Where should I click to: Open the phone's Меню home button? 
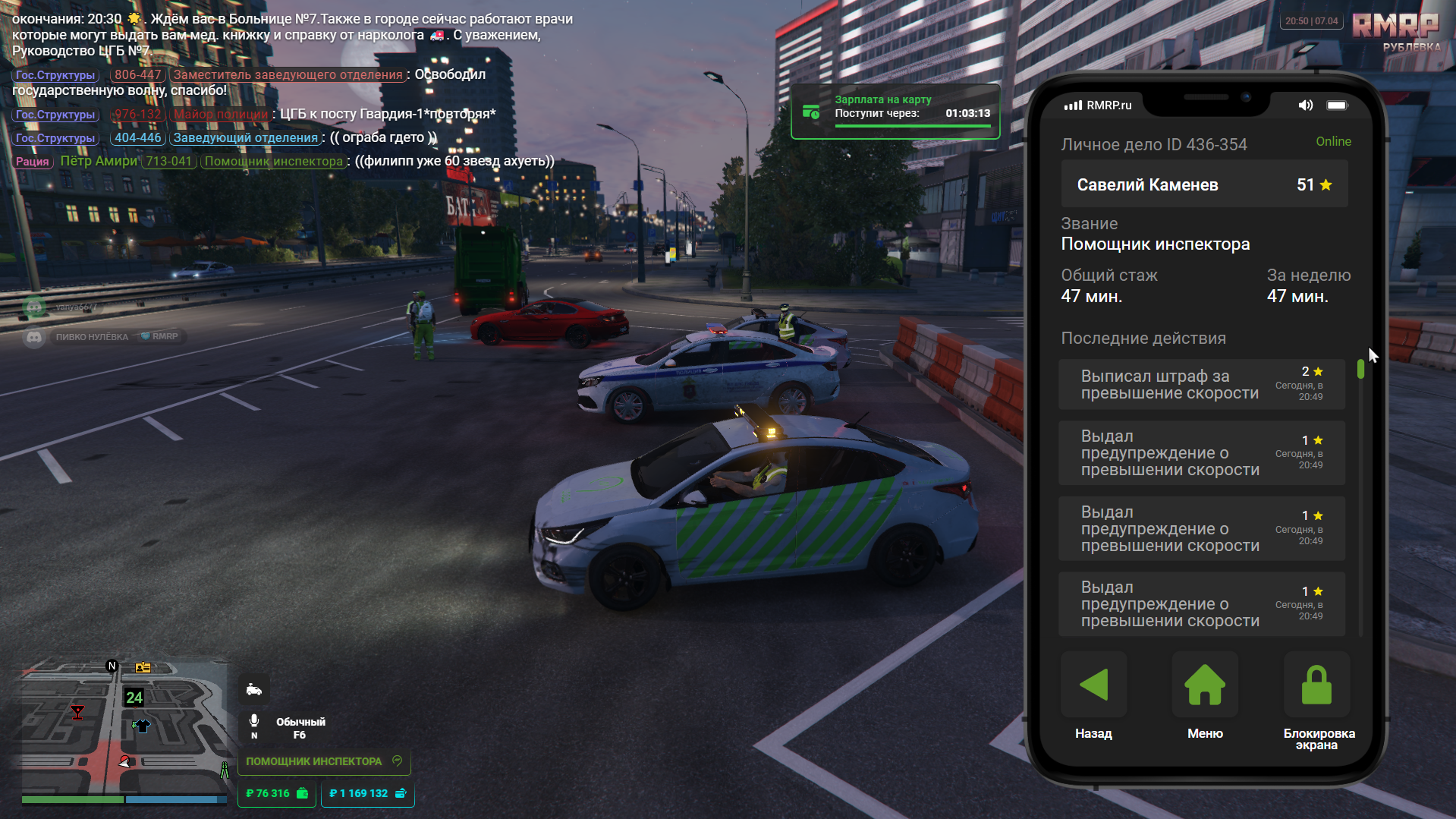point(1205,685)
